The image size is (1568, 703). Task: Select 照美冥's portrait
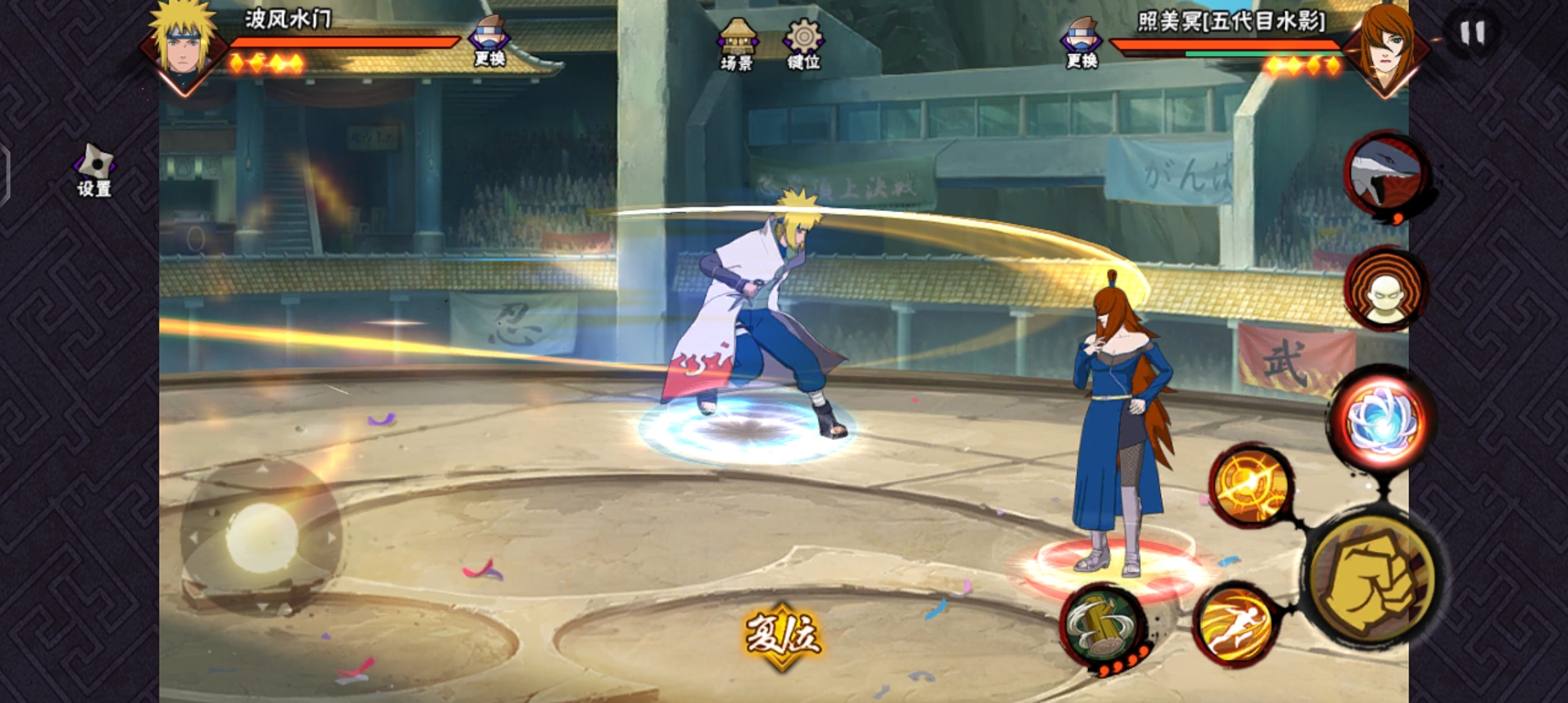click(1386, 49)
